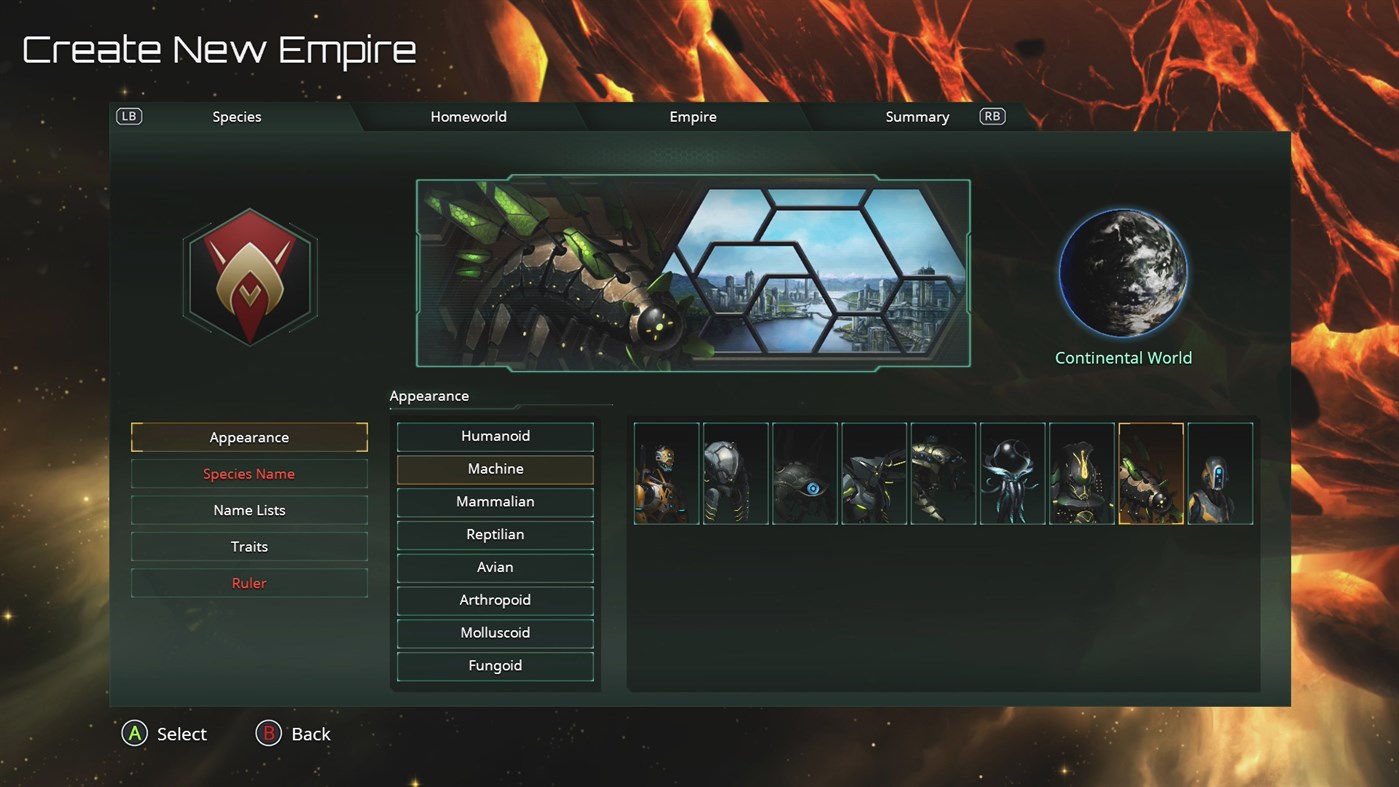Choose the Avian phenotype
This screenshot has height=787, width=1399.
tap(495, 567)
